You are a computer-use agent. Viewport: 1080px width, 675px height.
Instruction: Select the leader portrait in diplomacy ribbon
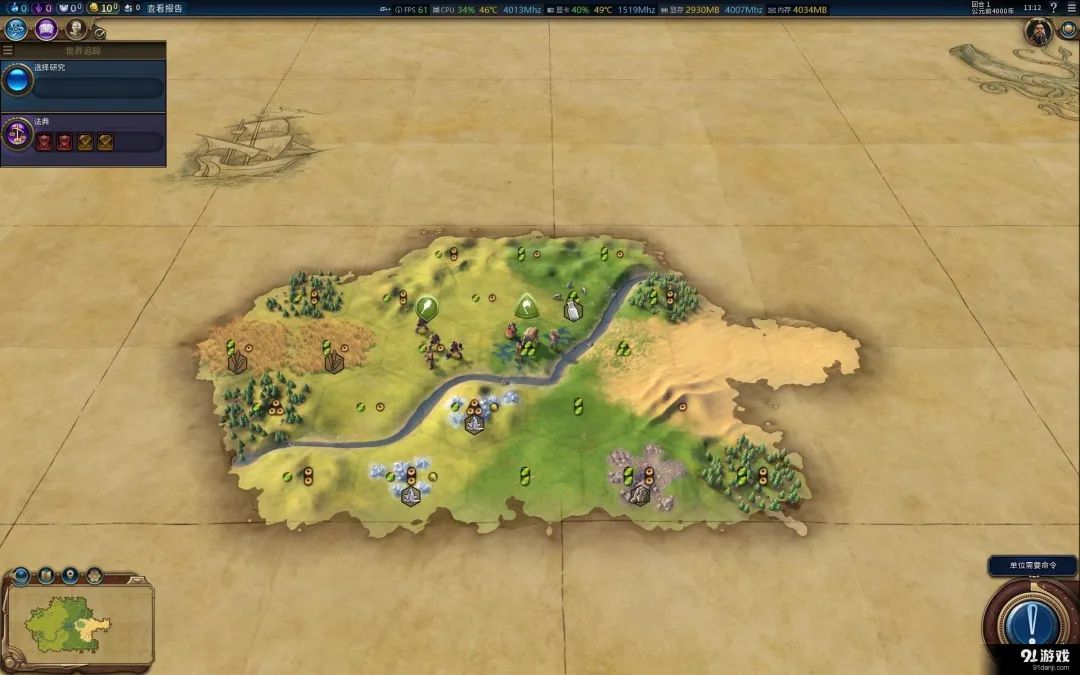coord(1039,32)
